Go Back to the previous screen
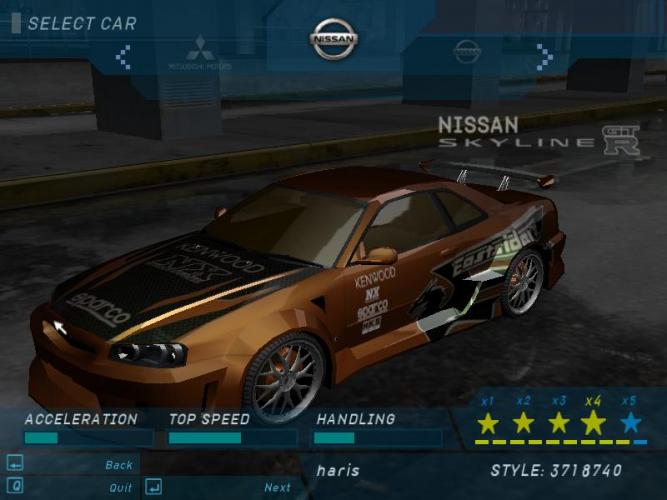The height and width of the screenshot is (500, 667). click(x=118, y=465)
